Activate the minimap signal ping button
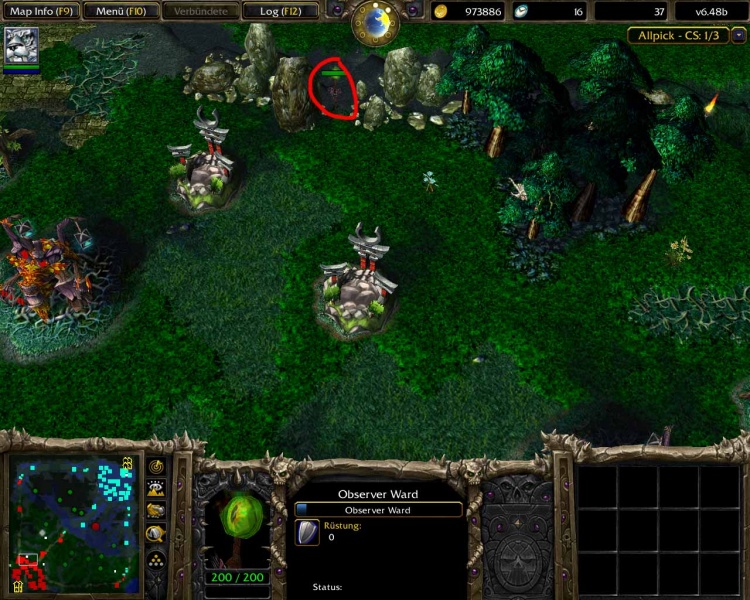This screenshot has height=600, width=750. click(x=156, y=467)
